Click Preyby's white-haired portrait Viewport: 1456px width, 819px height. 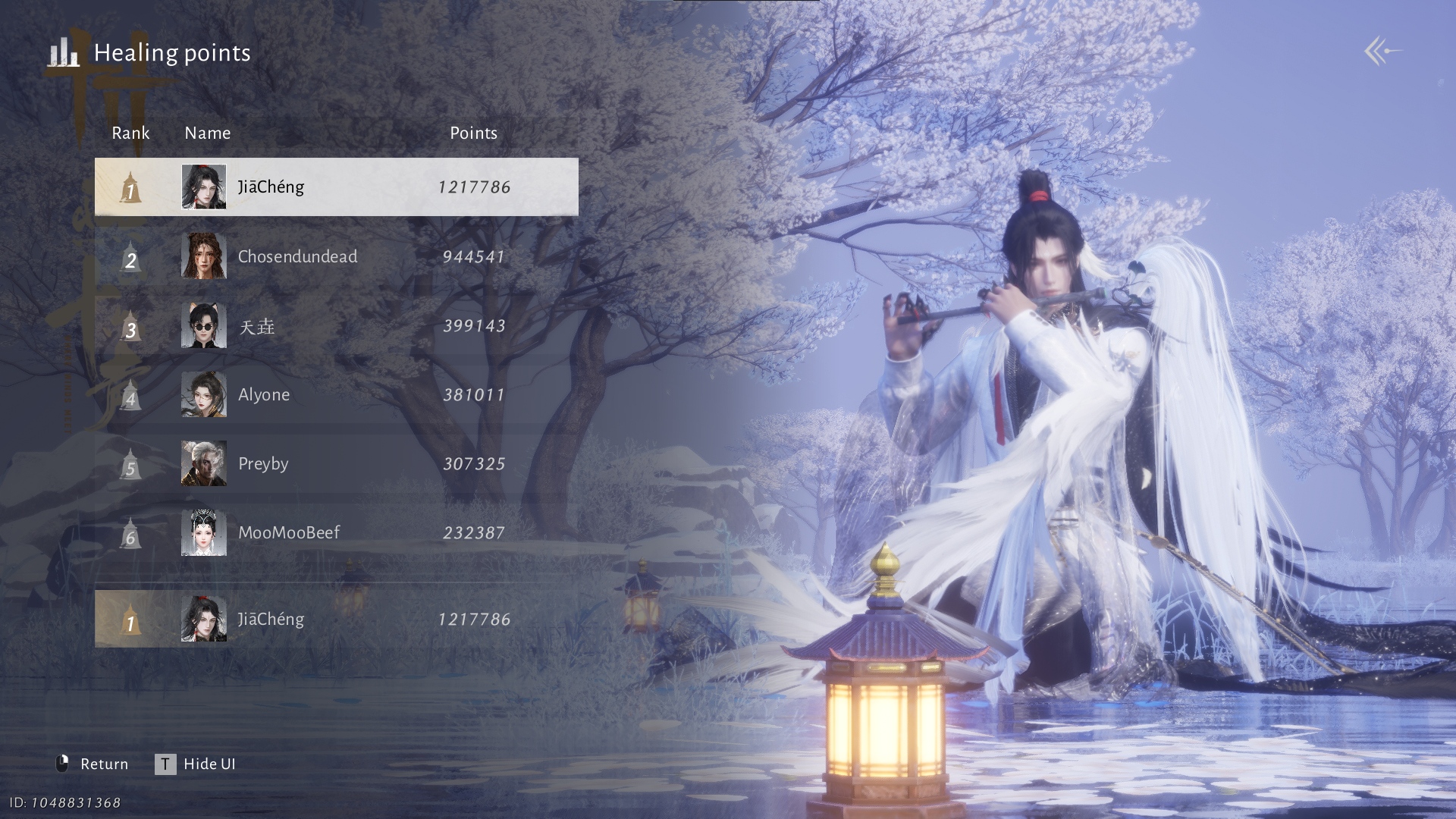(x=204, y=463)
